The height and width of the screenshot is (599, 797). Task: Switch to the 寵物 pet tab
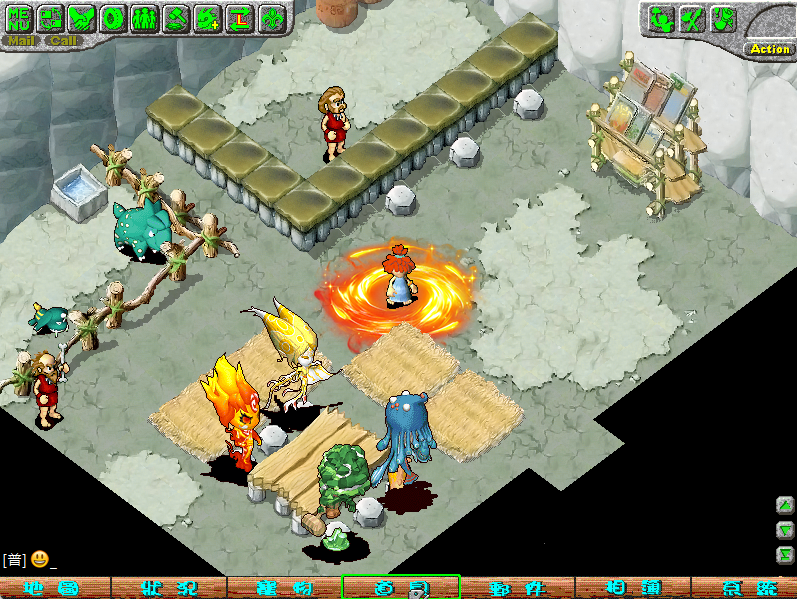tap(284, 588)
